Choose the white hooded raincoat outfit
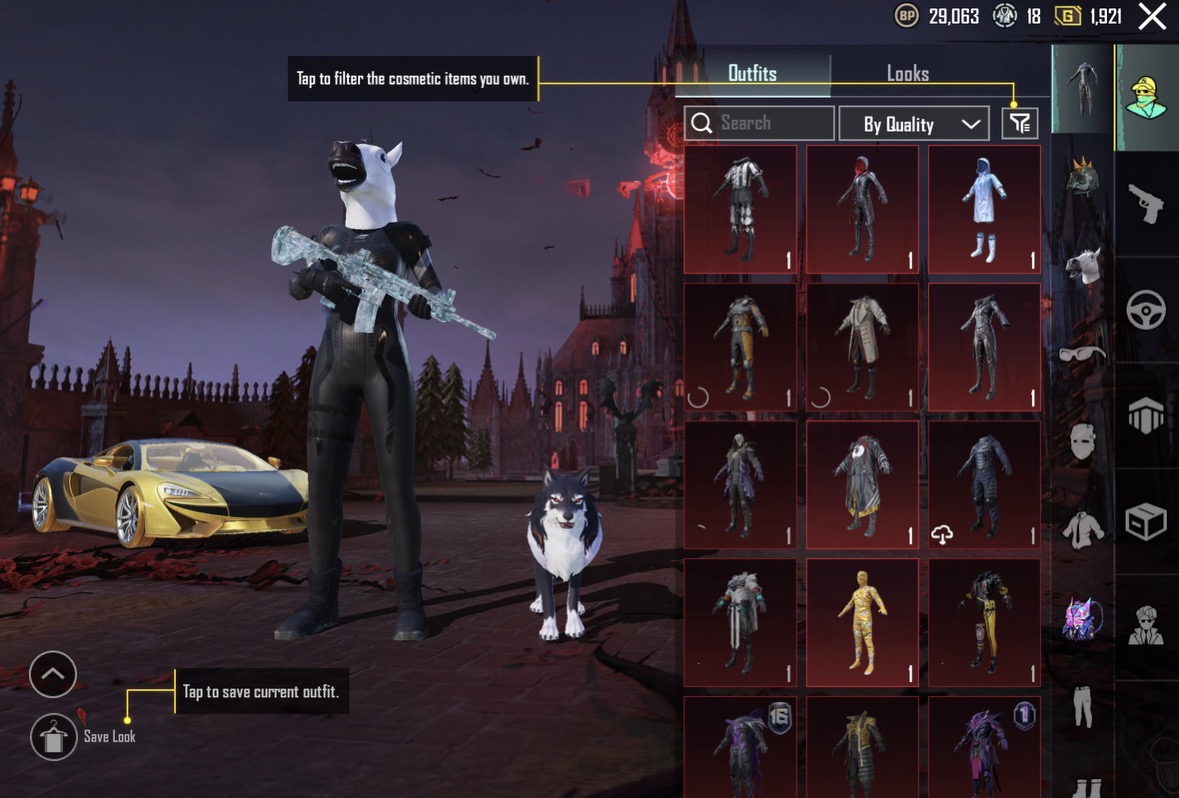 984,209
